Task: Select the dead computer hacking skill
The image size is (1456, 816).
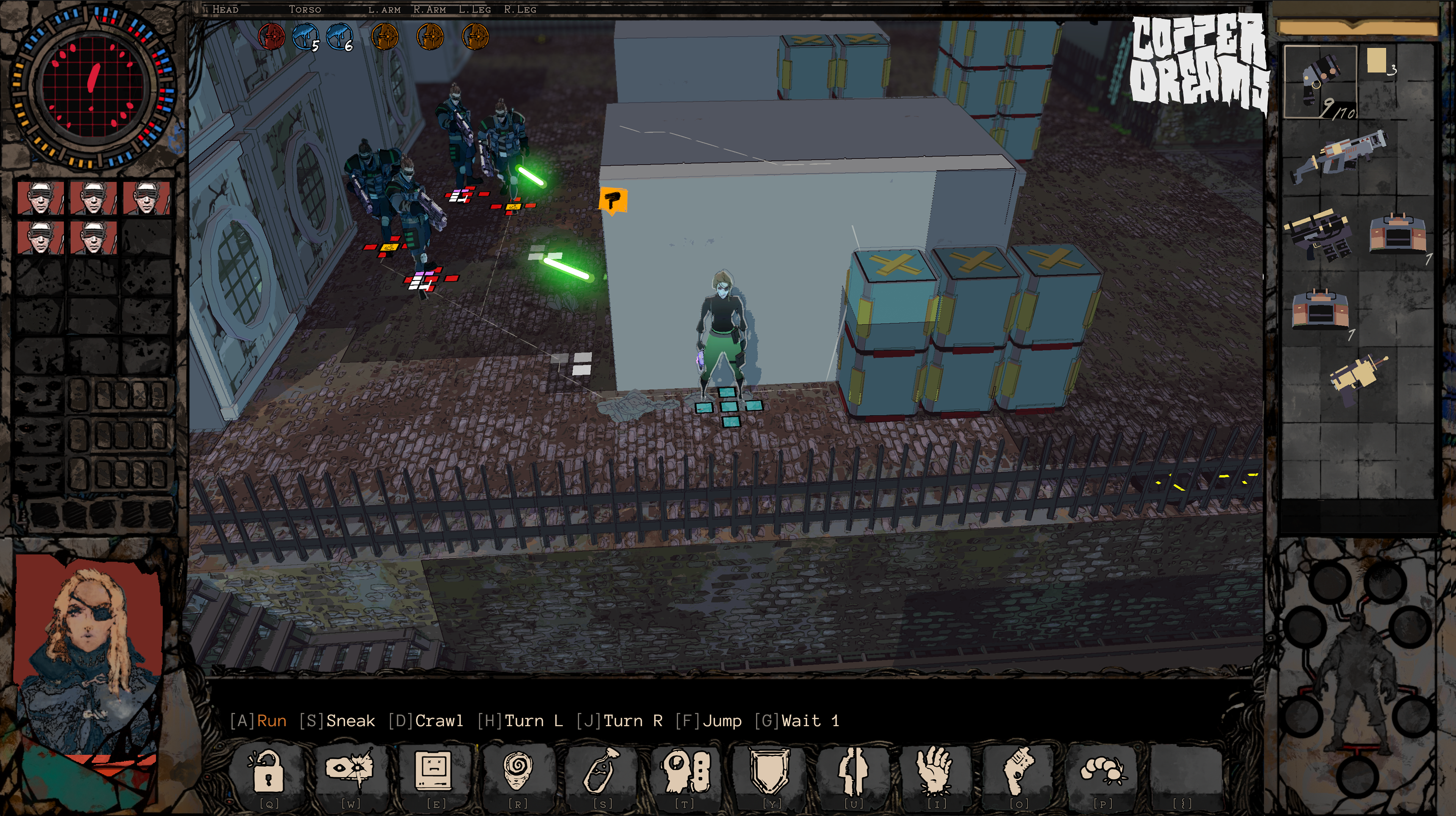Action: (434, 770)
